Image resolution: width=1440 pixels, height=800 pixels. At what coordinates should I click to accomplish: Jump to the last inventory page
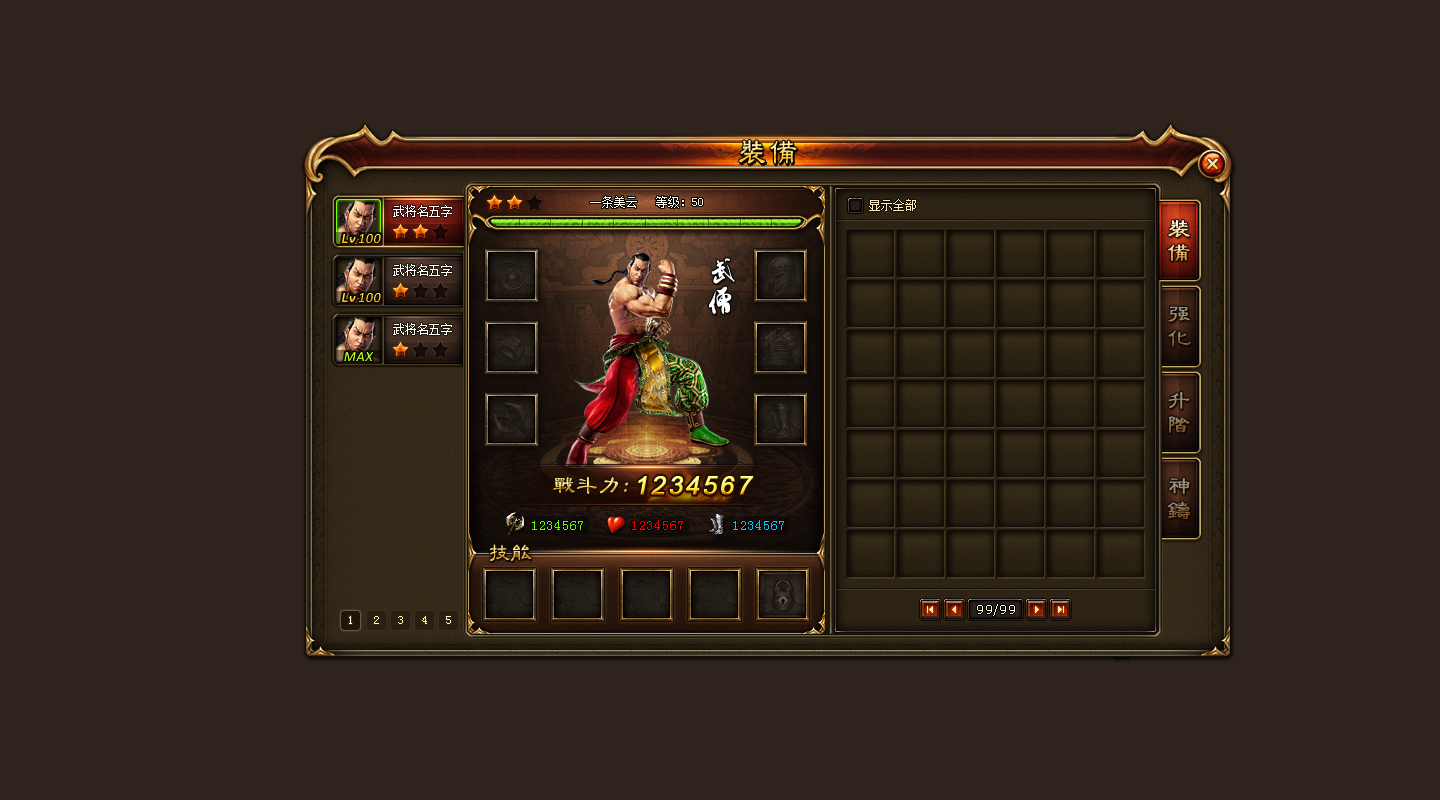coord(1060,610)
